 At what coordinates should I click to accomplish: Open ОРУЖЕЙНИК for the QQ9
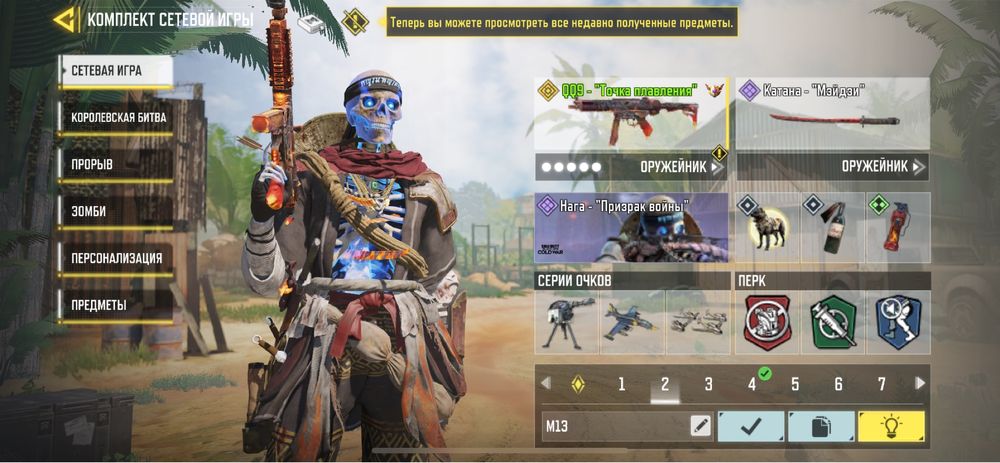click(x=682, y=167)
